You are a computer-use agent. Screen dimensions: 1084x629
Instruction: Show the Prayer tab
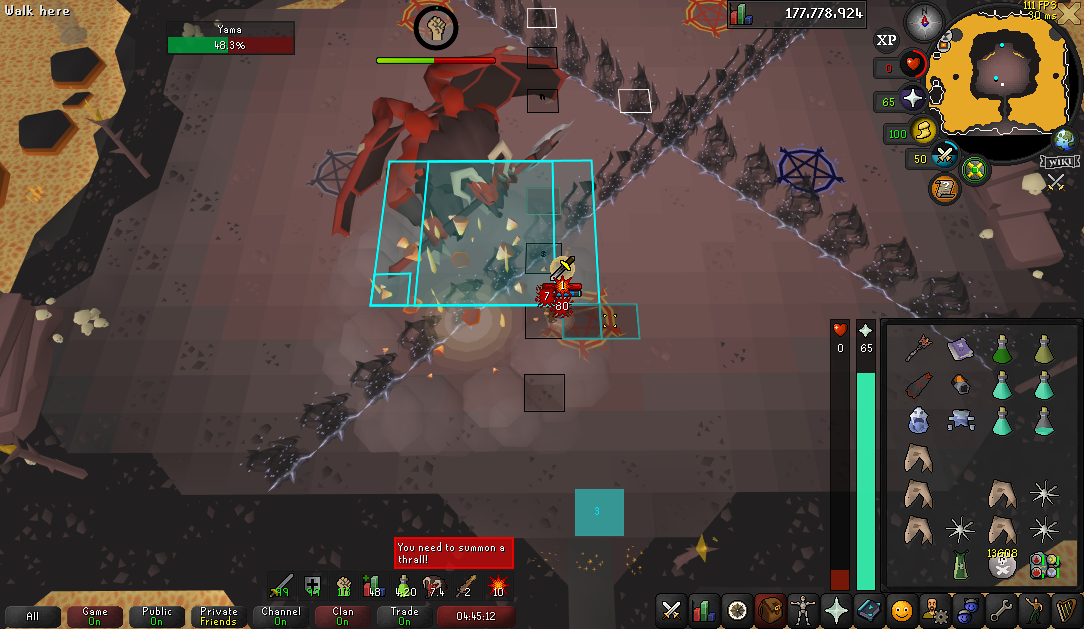[836, 609]
